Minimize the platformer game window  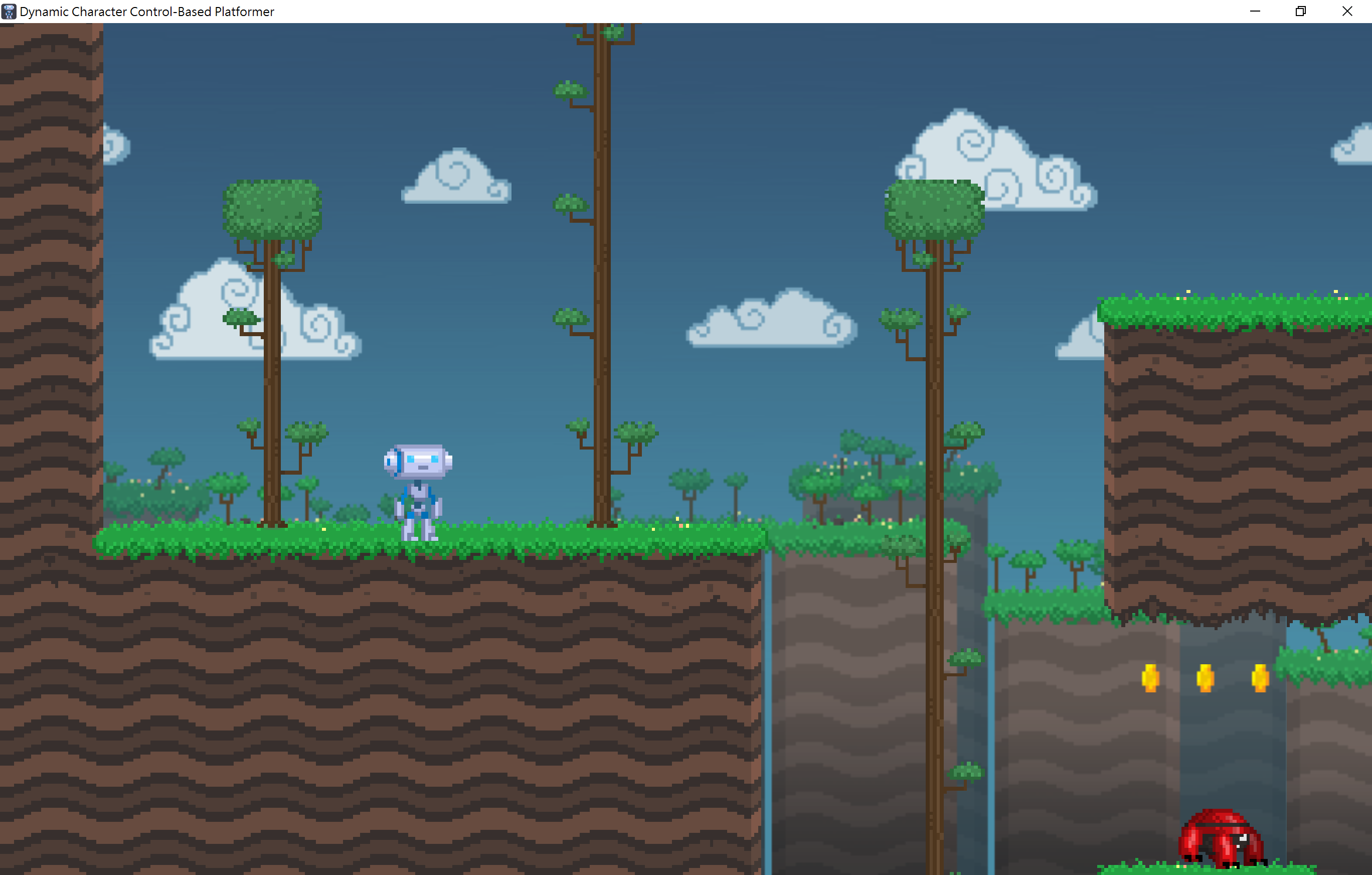[1255, 11]
